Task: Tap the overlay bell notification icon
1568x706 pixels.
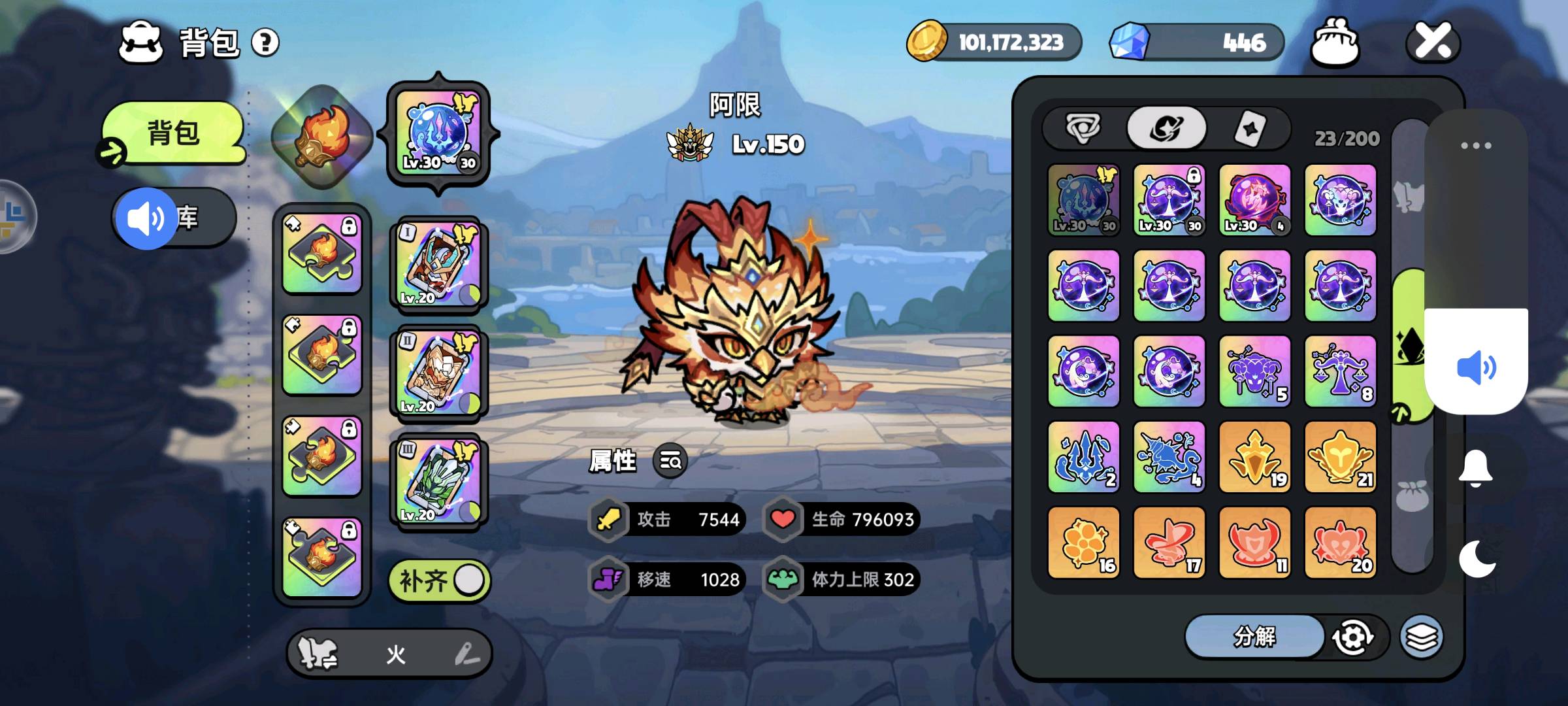Action: (x=1475, y=468)
